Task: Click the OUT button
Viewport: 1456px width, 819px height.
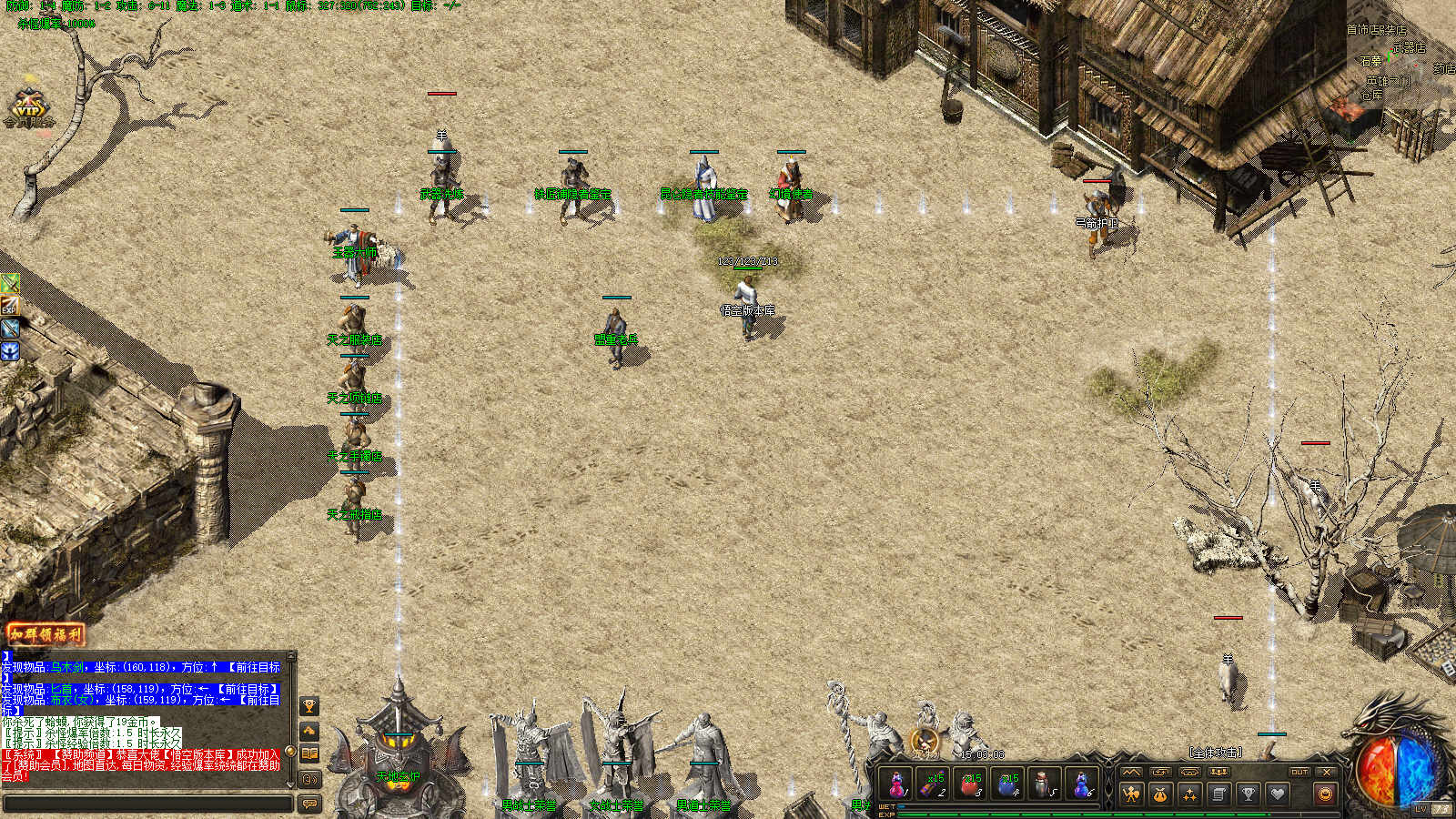Action: [x=1299, y=772]
